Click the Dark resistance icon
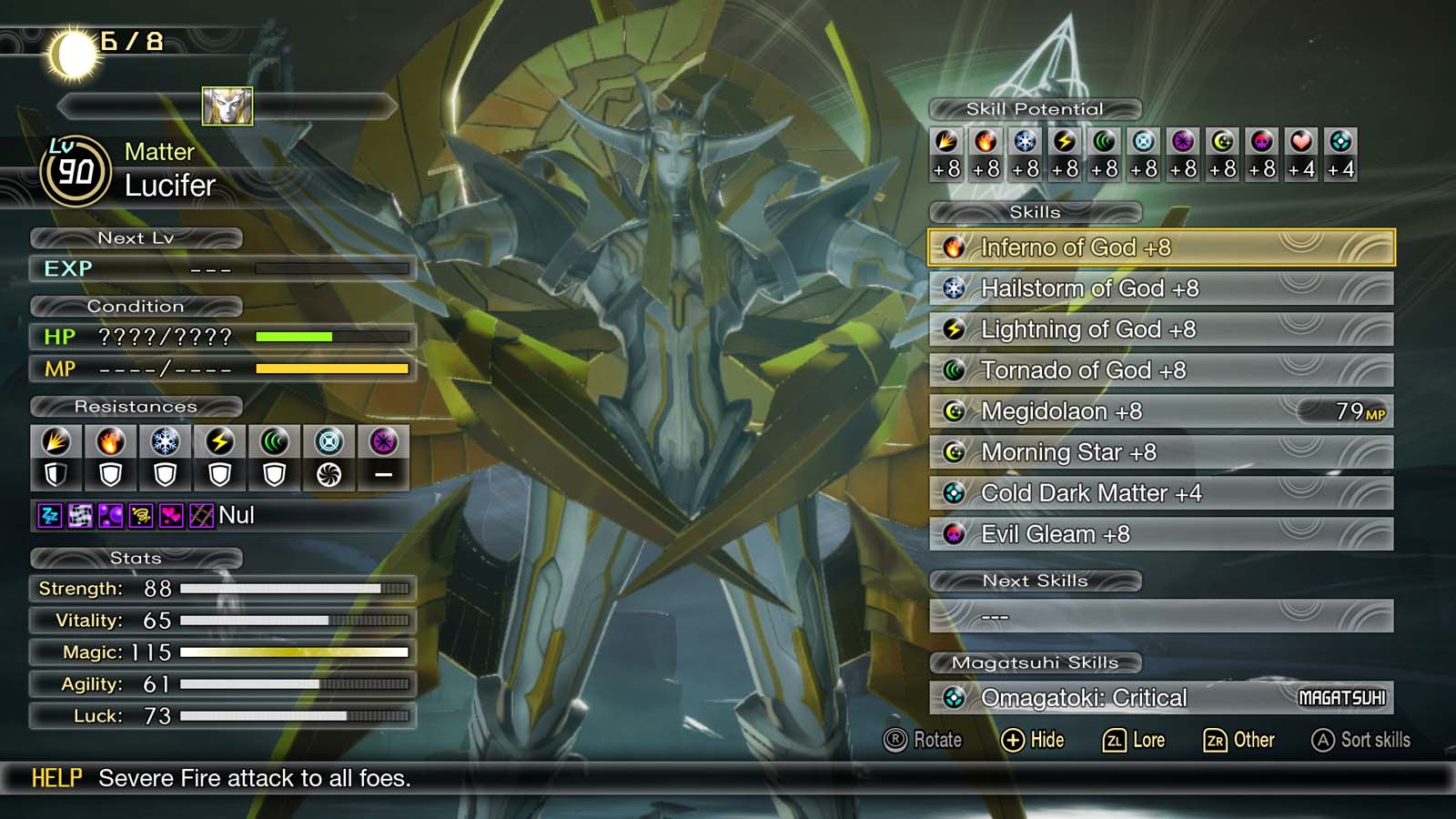Viewport: 1456px width, 819px height. (383, 440)
